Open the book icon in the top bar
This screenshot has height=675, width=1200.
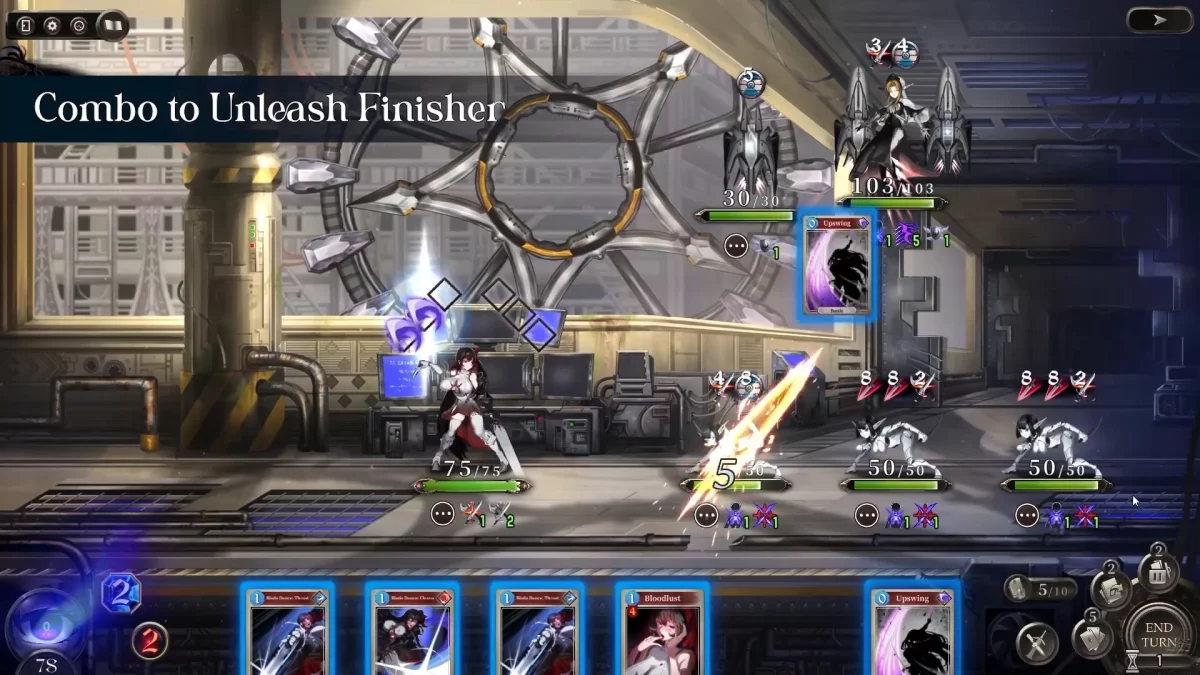110,25
